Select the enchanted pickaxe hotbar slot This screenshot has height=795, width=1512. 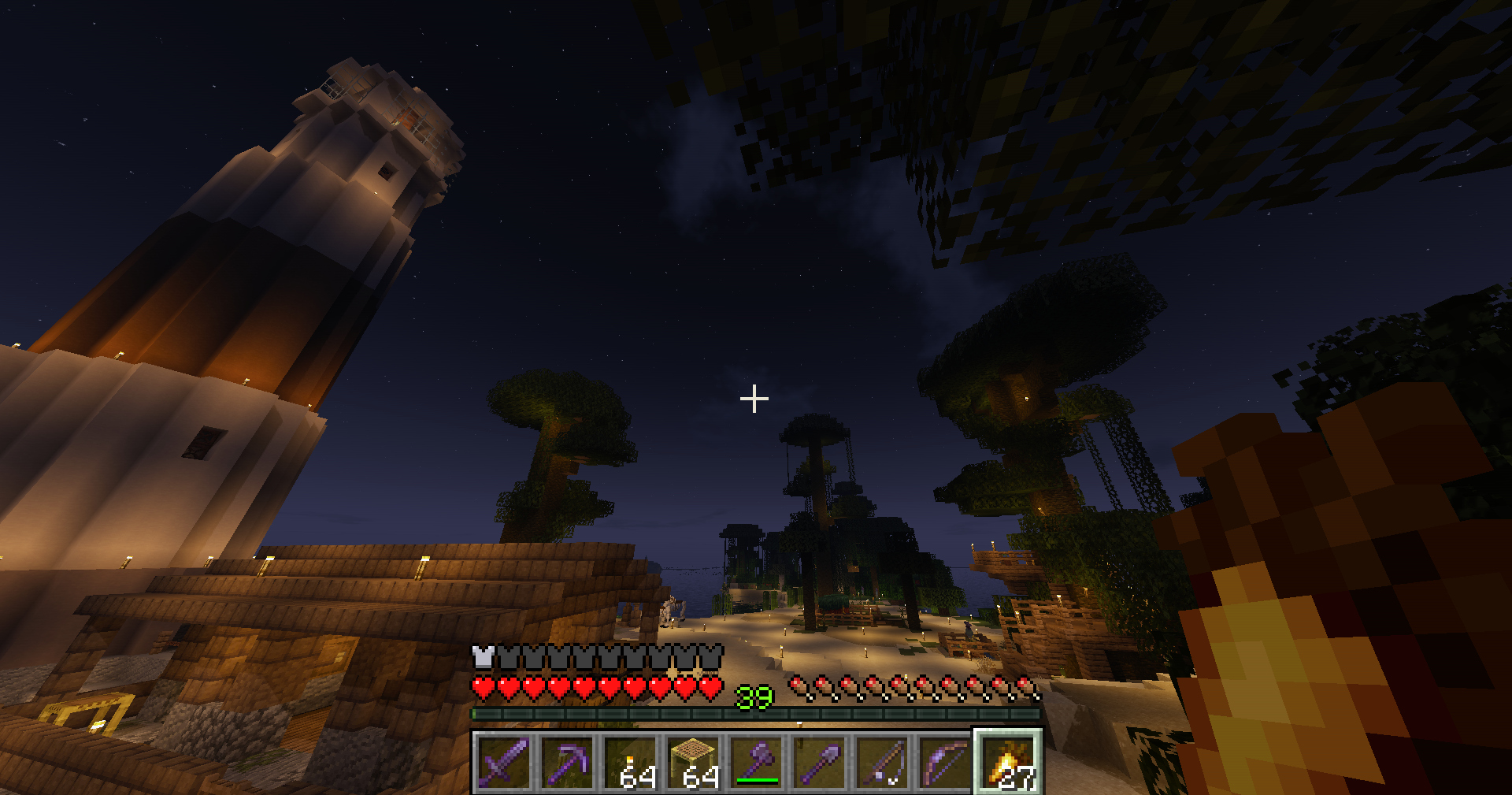click(x=567, y=762)
